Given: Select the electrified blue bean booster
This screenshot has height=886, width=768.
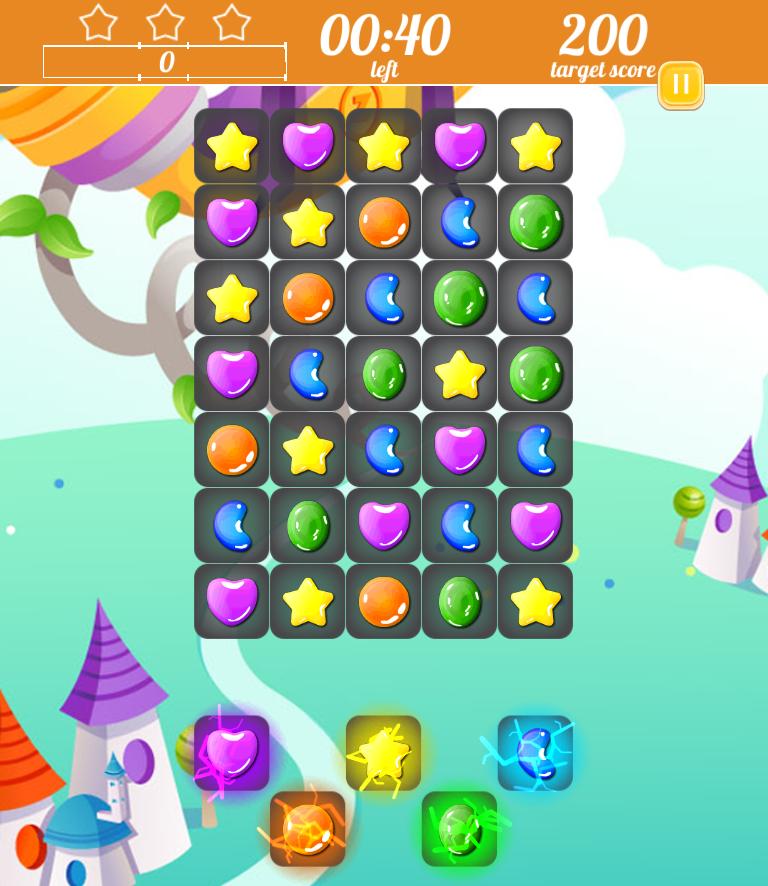Looking at the screenshot, I should tap(535, 753).
